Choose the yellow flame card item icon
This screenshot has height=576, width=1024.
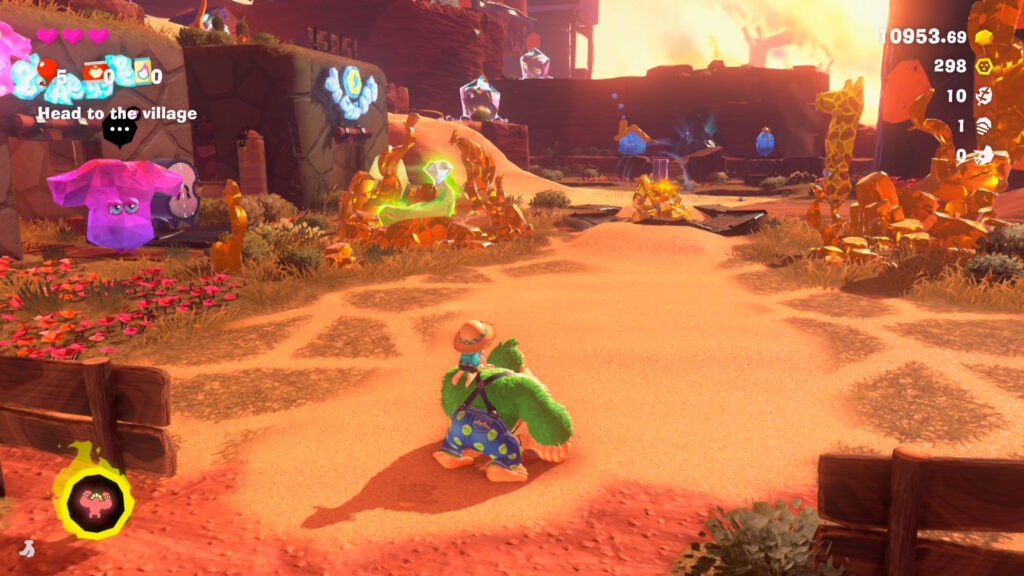point(142,70)
